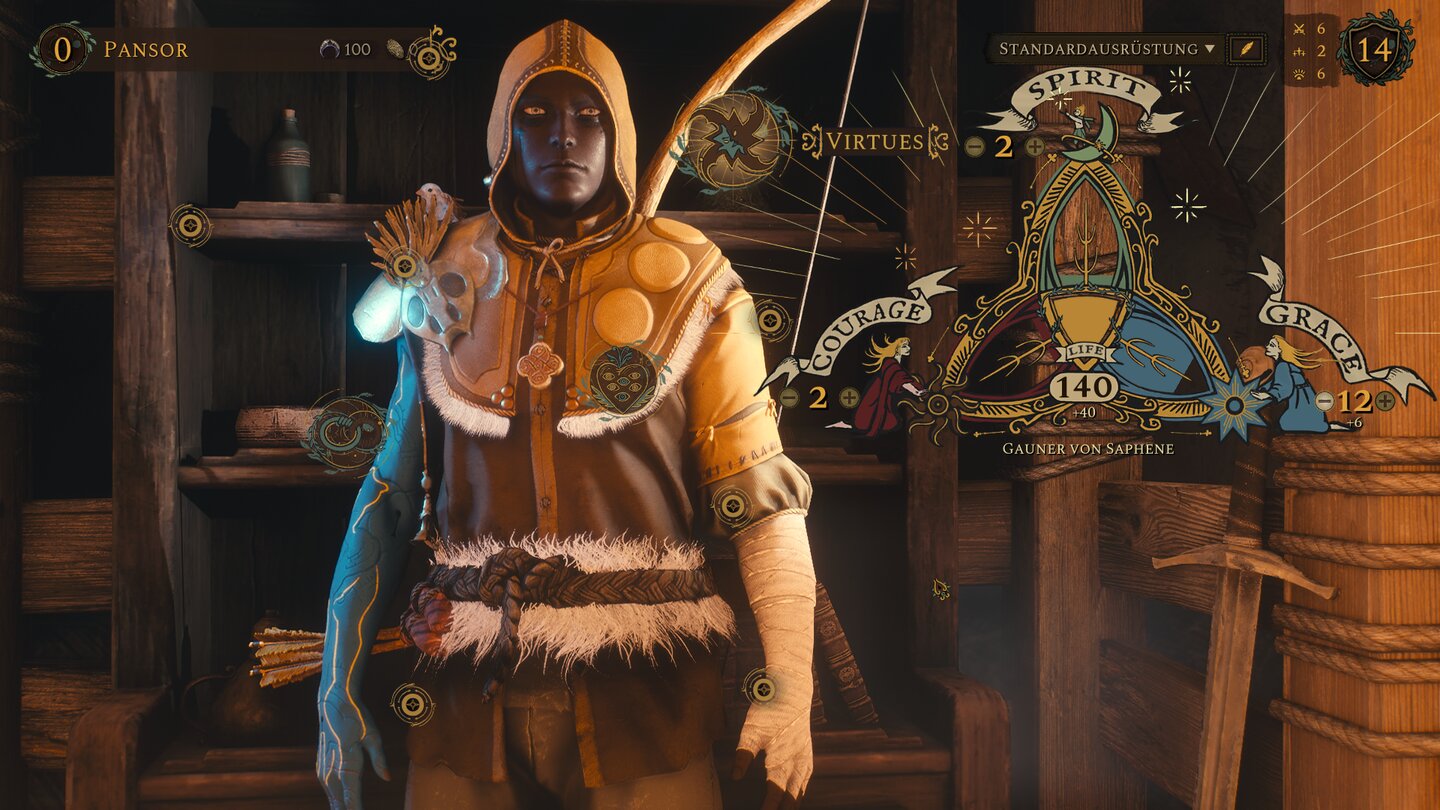Decrease Spirit with its minus button

(974, 148)
